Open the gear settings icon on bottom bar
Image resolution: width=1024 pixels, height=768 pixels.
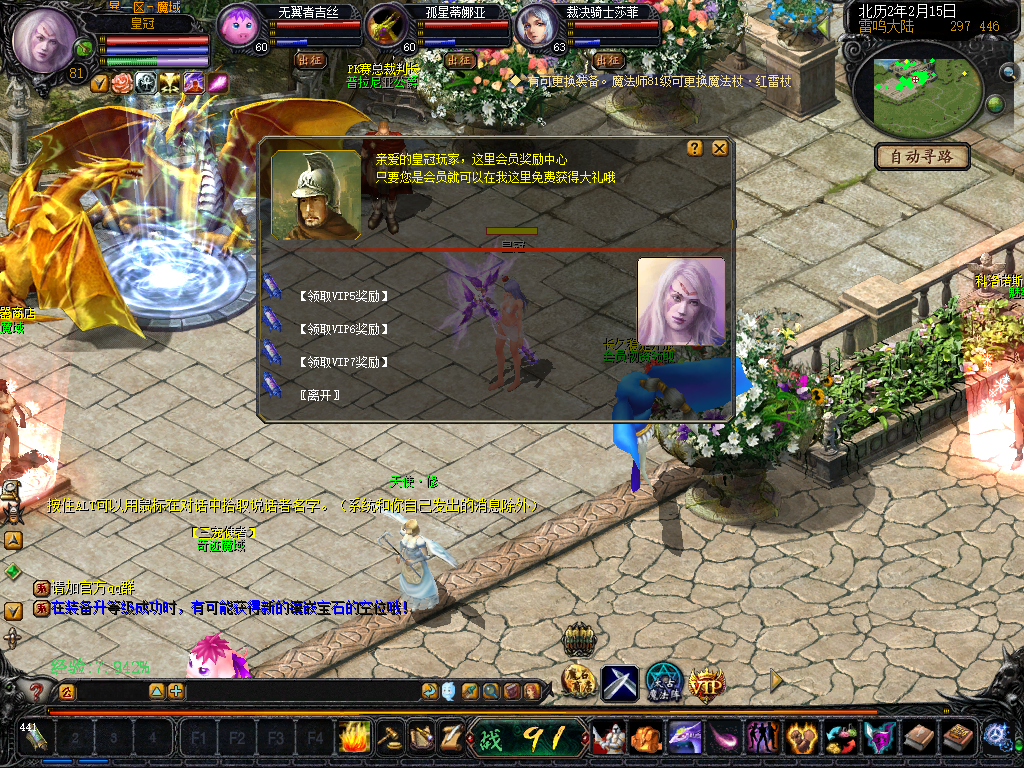[995, 736]
